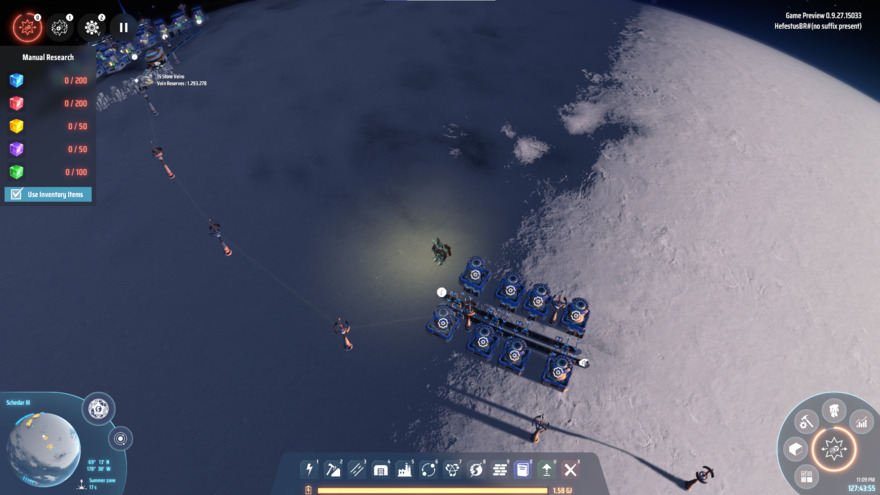Toggle the Use Inventory Items checkbox
Screen dimensions: 880x495
15,194
